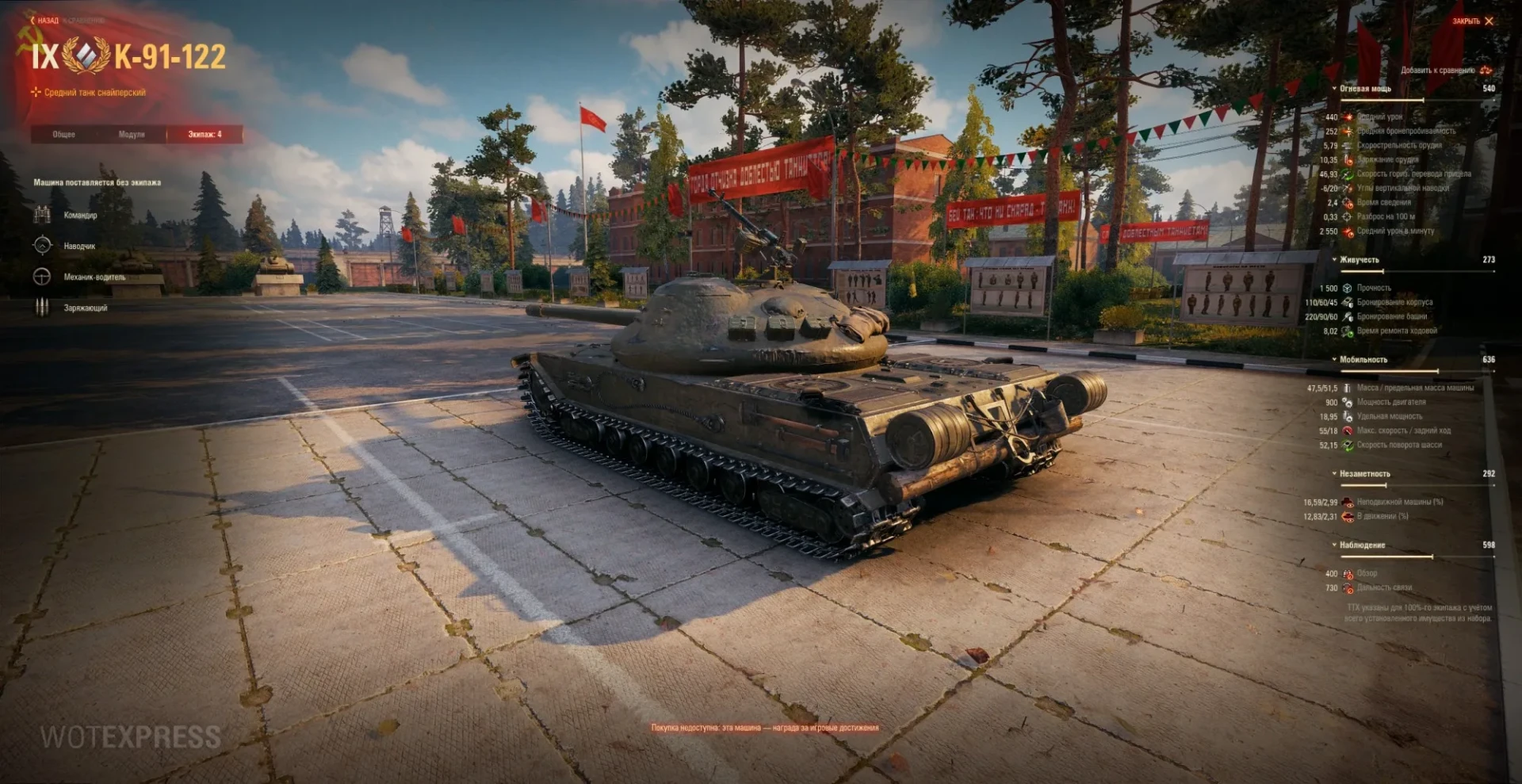This screenshot has height=784, width=1522.
Task: Click the Механик-водитель crew entry
Action: (x=94, y=277)
